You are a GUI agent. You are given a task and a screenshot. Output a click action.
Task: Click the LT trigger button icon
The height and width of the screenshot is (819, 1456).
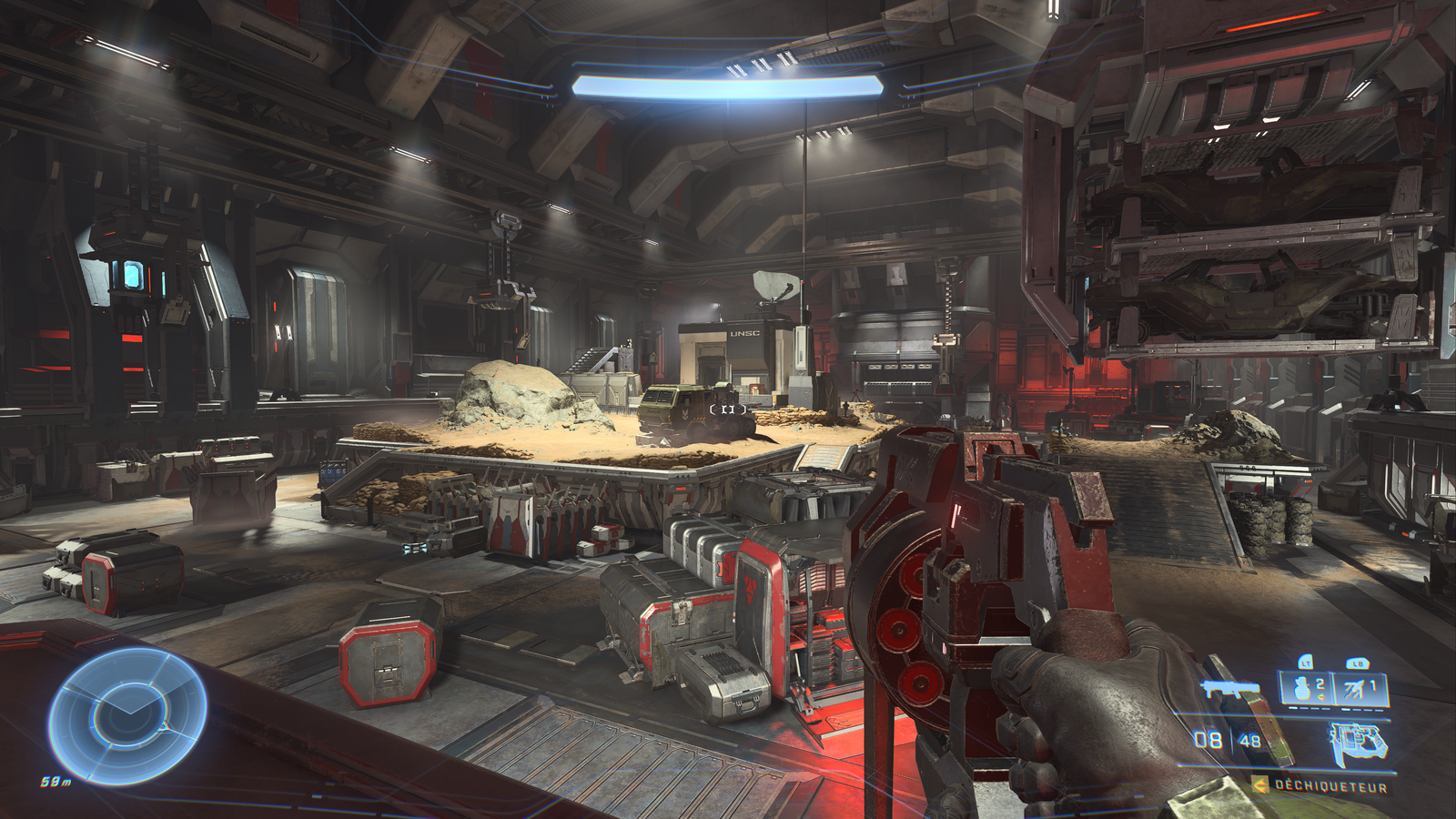[x=1305, y=663]
